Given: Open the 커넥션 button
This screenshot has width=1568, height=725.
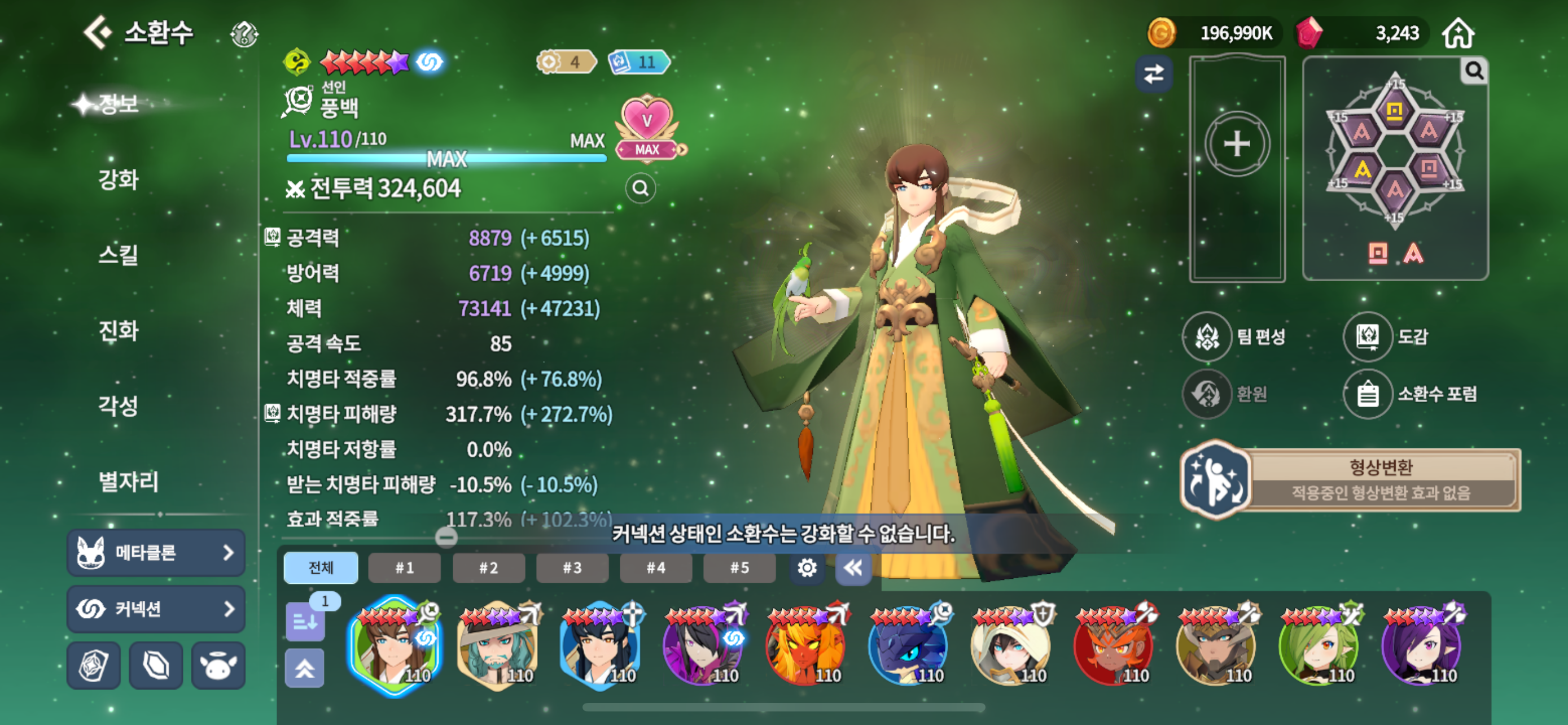Looking at the screenshot, I should 156,609.
